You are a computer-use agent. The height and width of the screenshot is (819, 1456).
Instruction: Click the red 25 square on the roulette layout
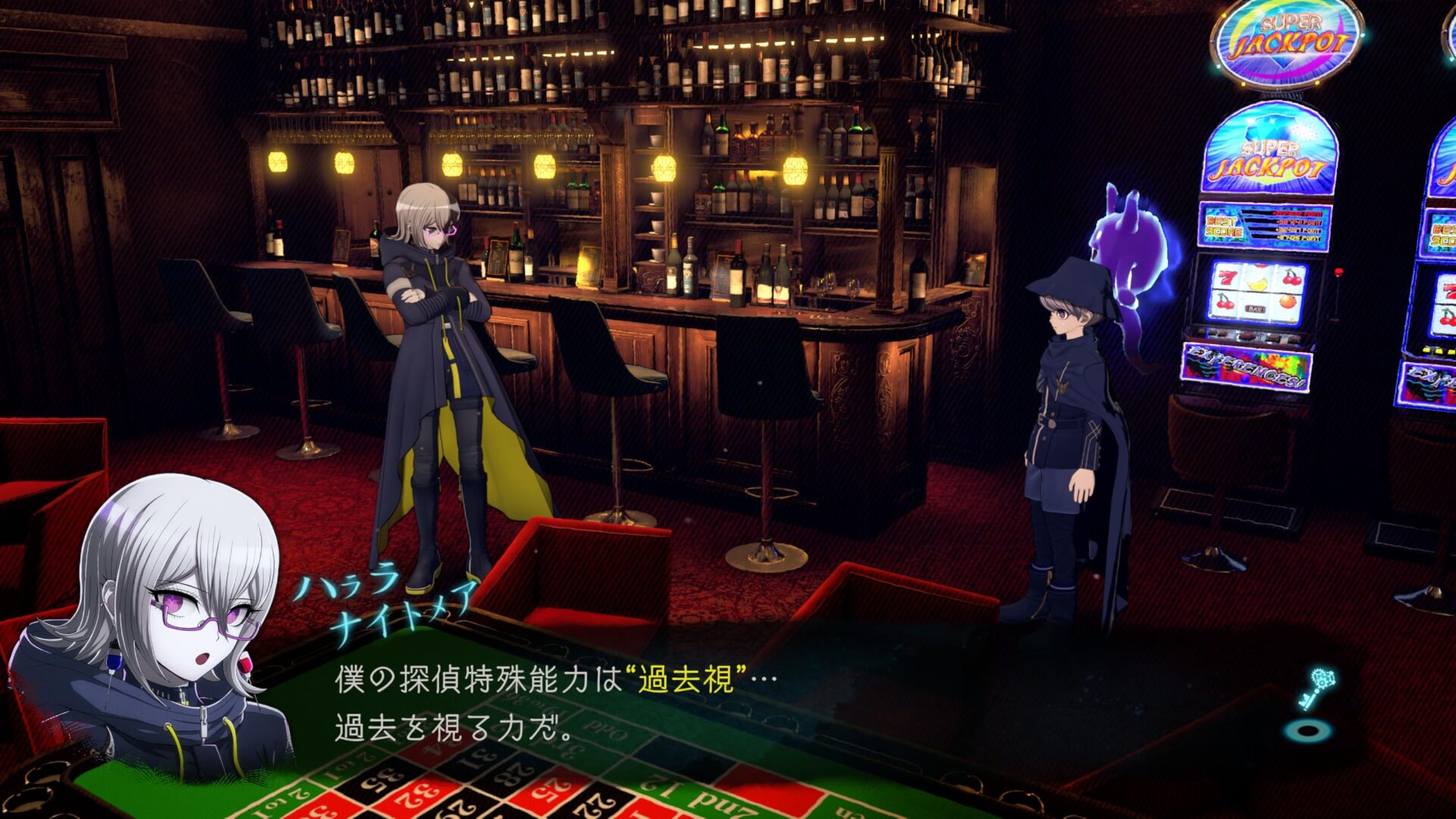click(x=550, y=792)
